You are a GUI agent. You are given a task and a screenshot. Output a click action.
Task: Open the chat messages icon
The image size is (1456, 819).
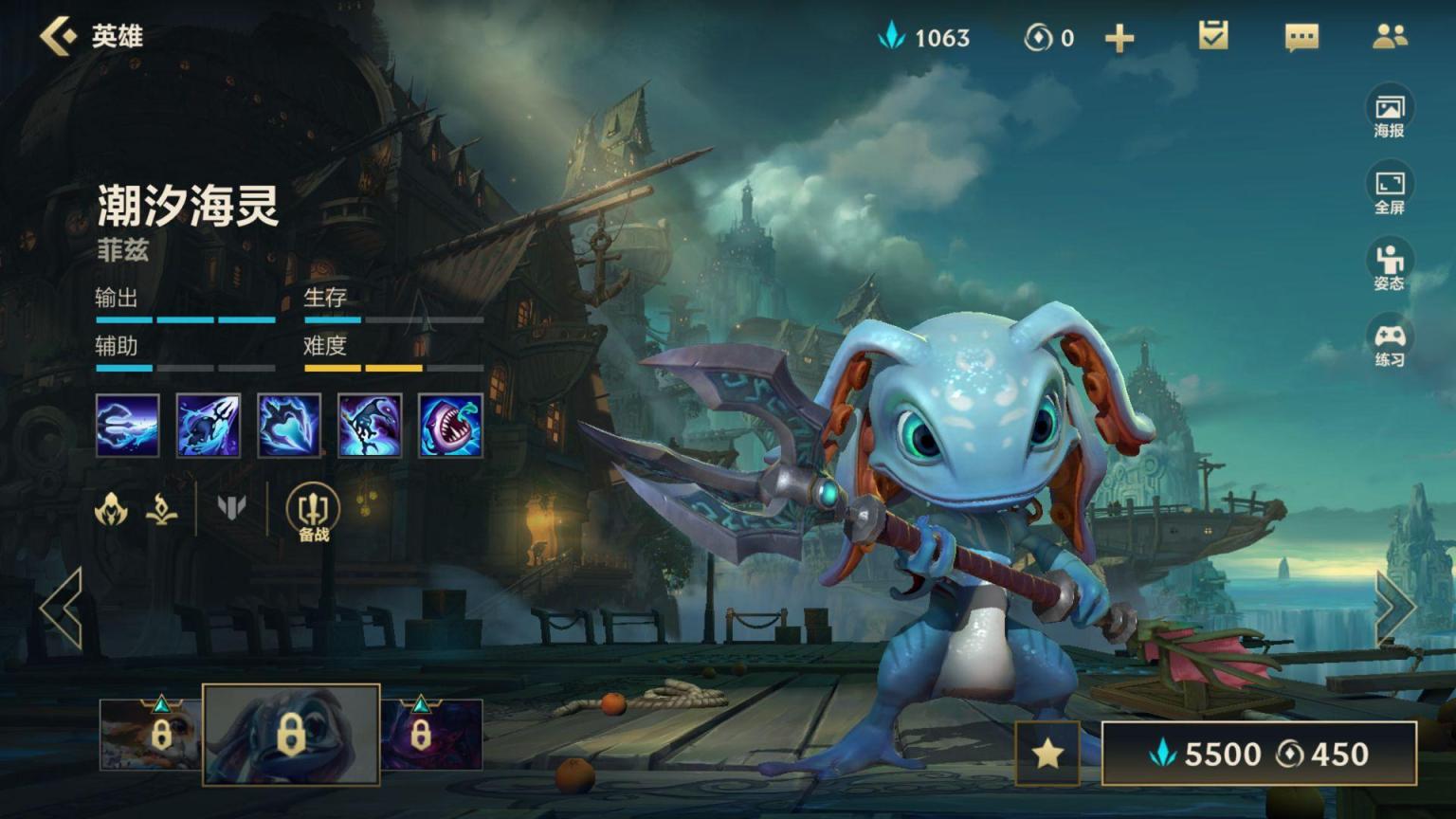click(1301, 37)
